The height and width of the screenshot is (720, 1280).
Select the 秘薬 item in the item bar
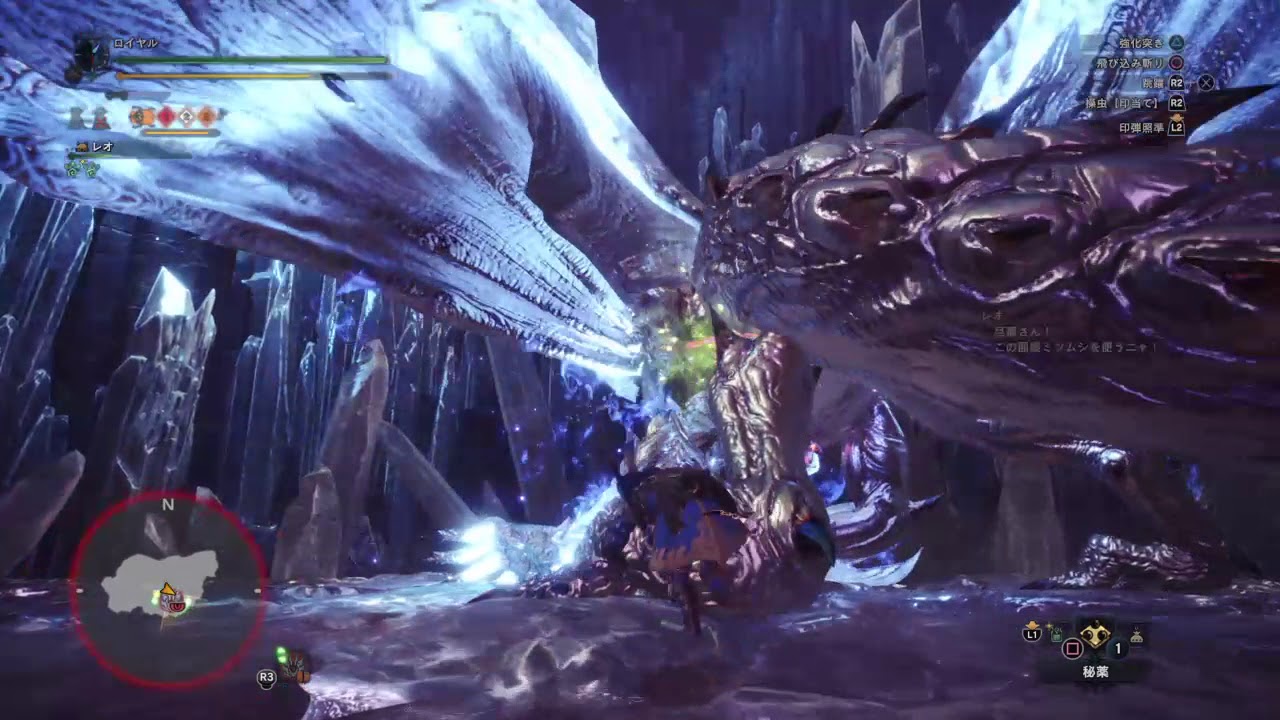point(1097,635)
